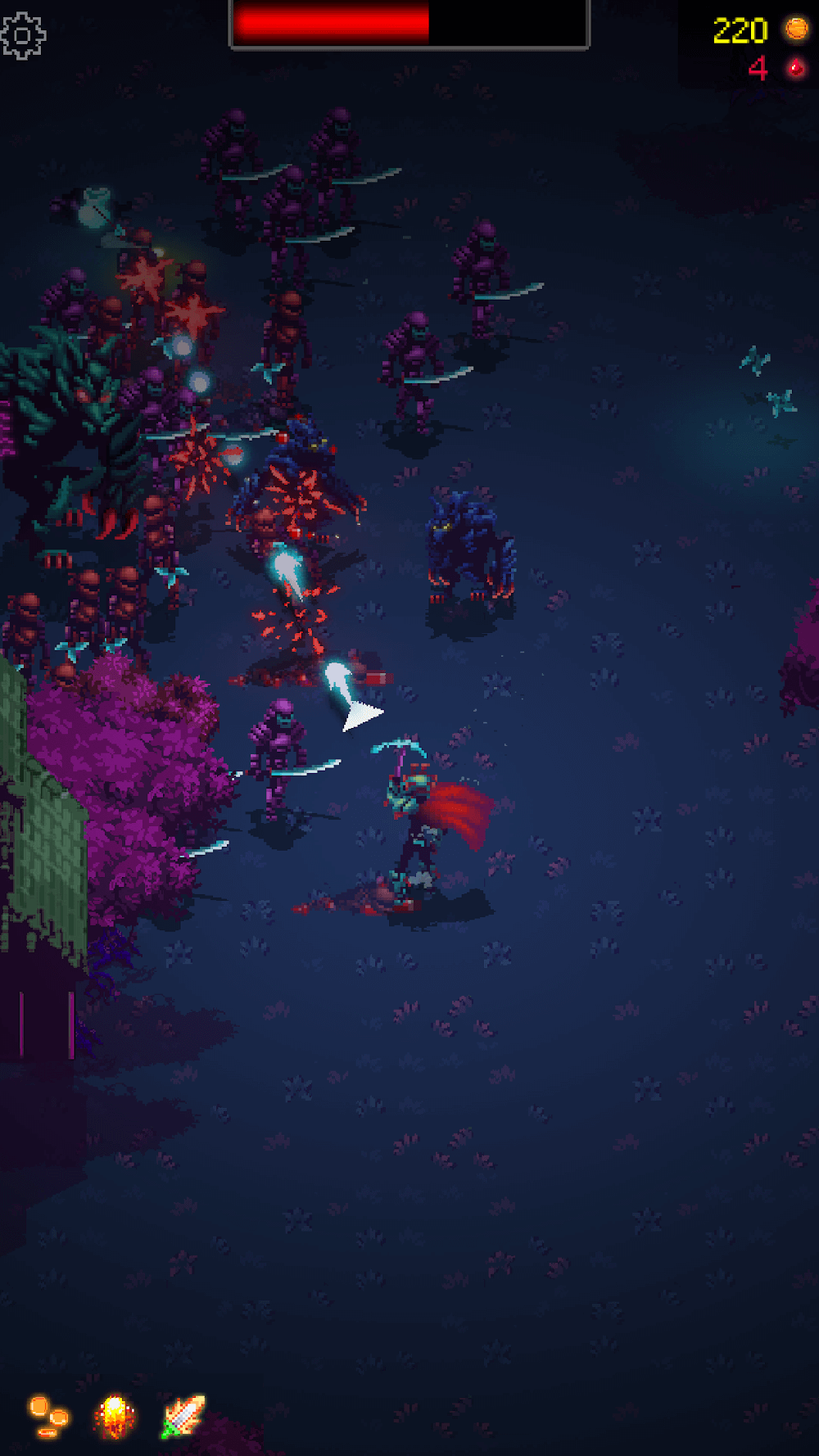Select the gold coins perk icon
The width and height of the screenshot is (819, 1456).
(x=48, y=1417)
